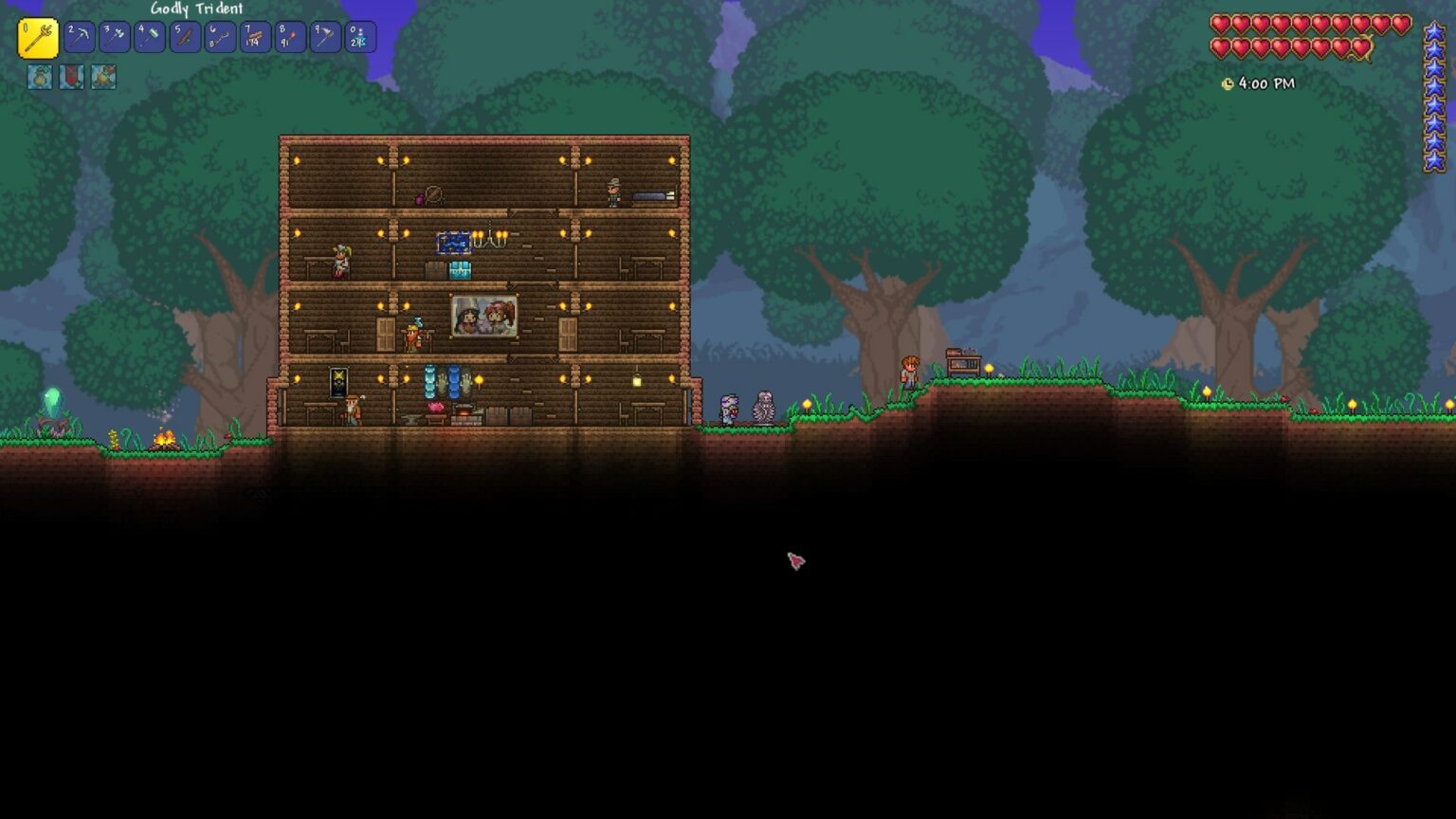Click the Heart Lantern buff icon

tap(71, 78)
